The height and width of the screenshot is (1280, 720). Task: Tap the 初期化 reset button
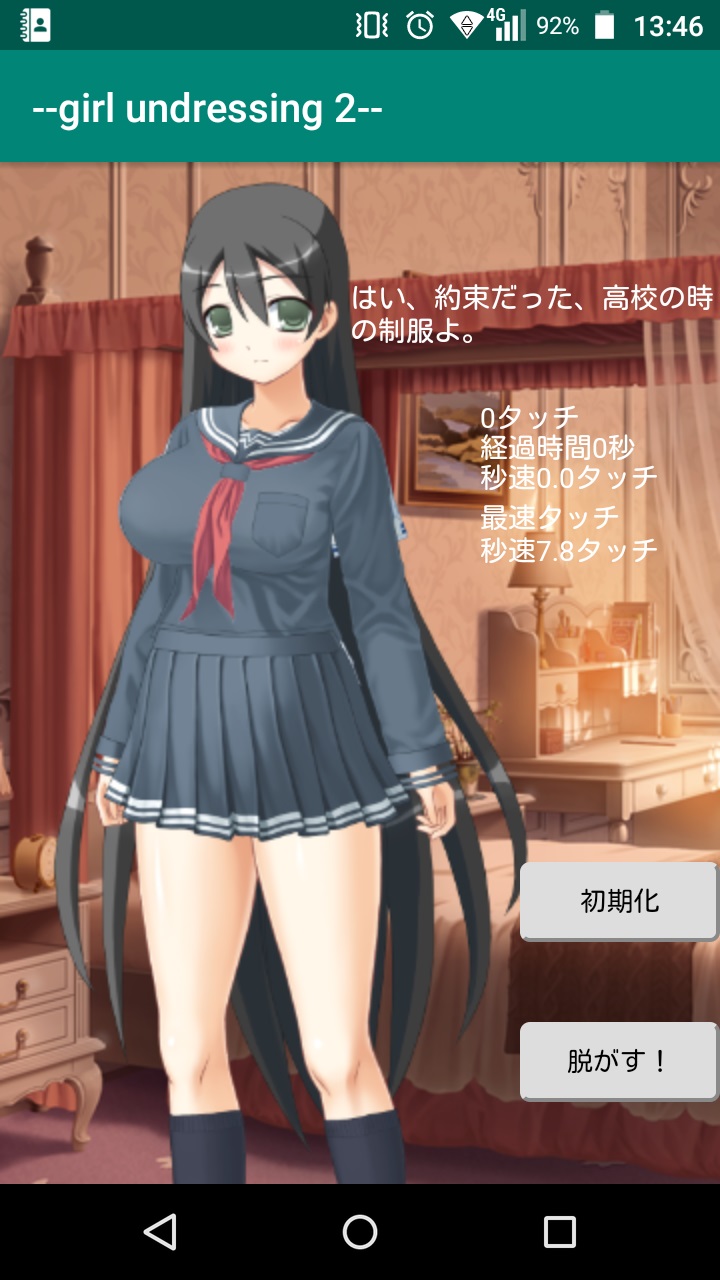619,901
